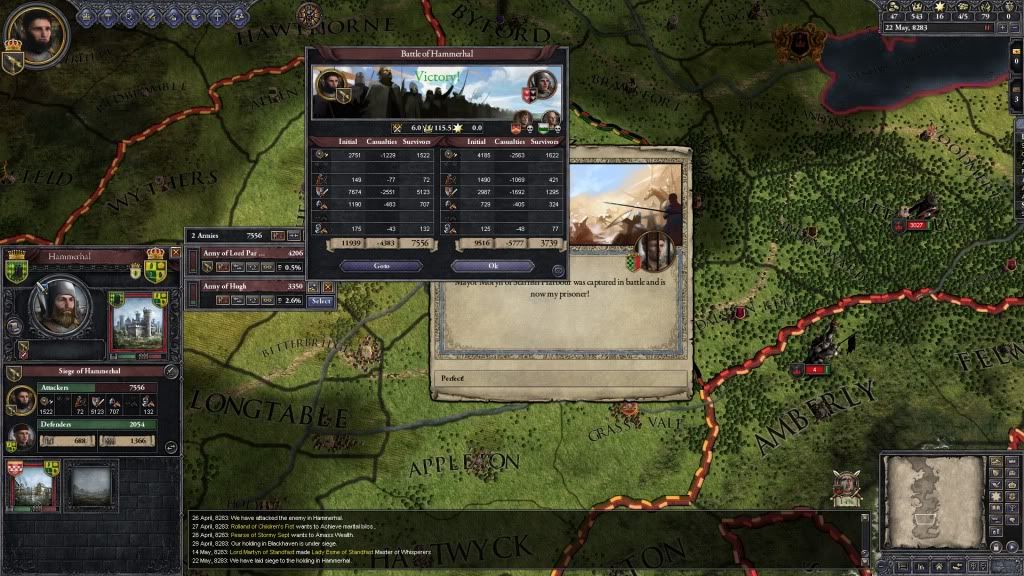Open the enemy battle commander portrait

click(540, 84)
